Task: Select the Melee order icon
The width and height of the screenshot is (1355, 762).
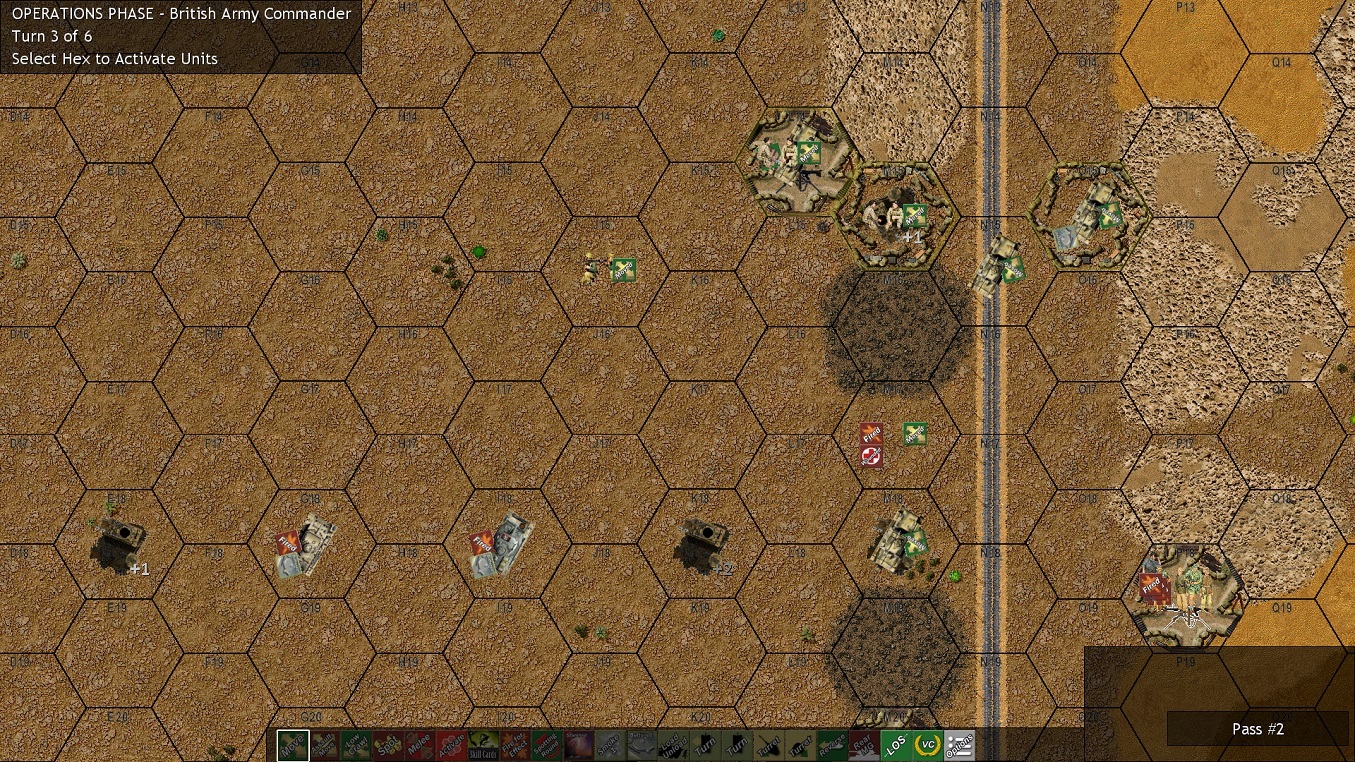Action: click(x=421, y=744)
